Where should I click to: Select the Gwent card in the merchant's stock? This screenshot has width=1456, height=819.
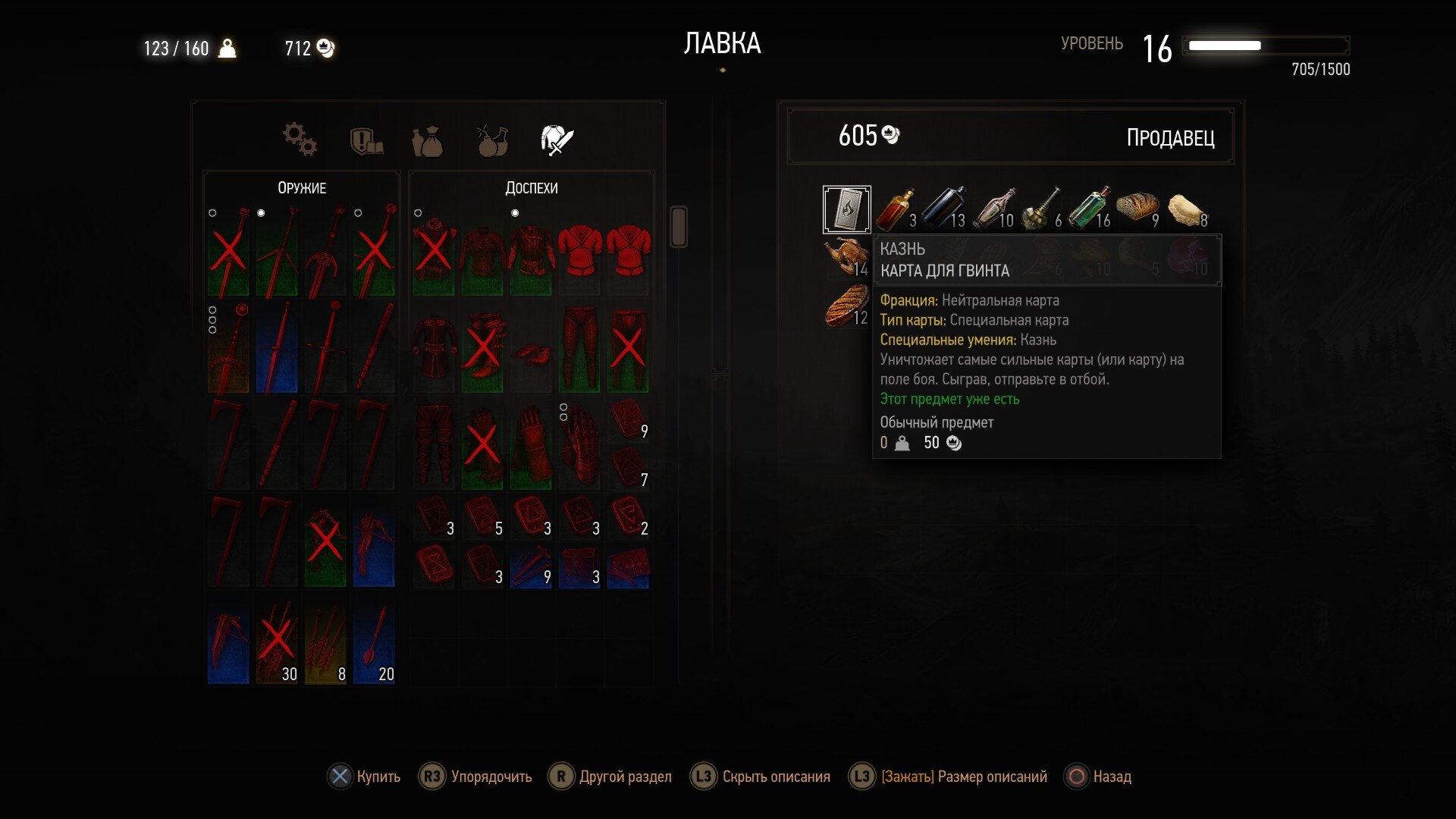click(846, 209)
